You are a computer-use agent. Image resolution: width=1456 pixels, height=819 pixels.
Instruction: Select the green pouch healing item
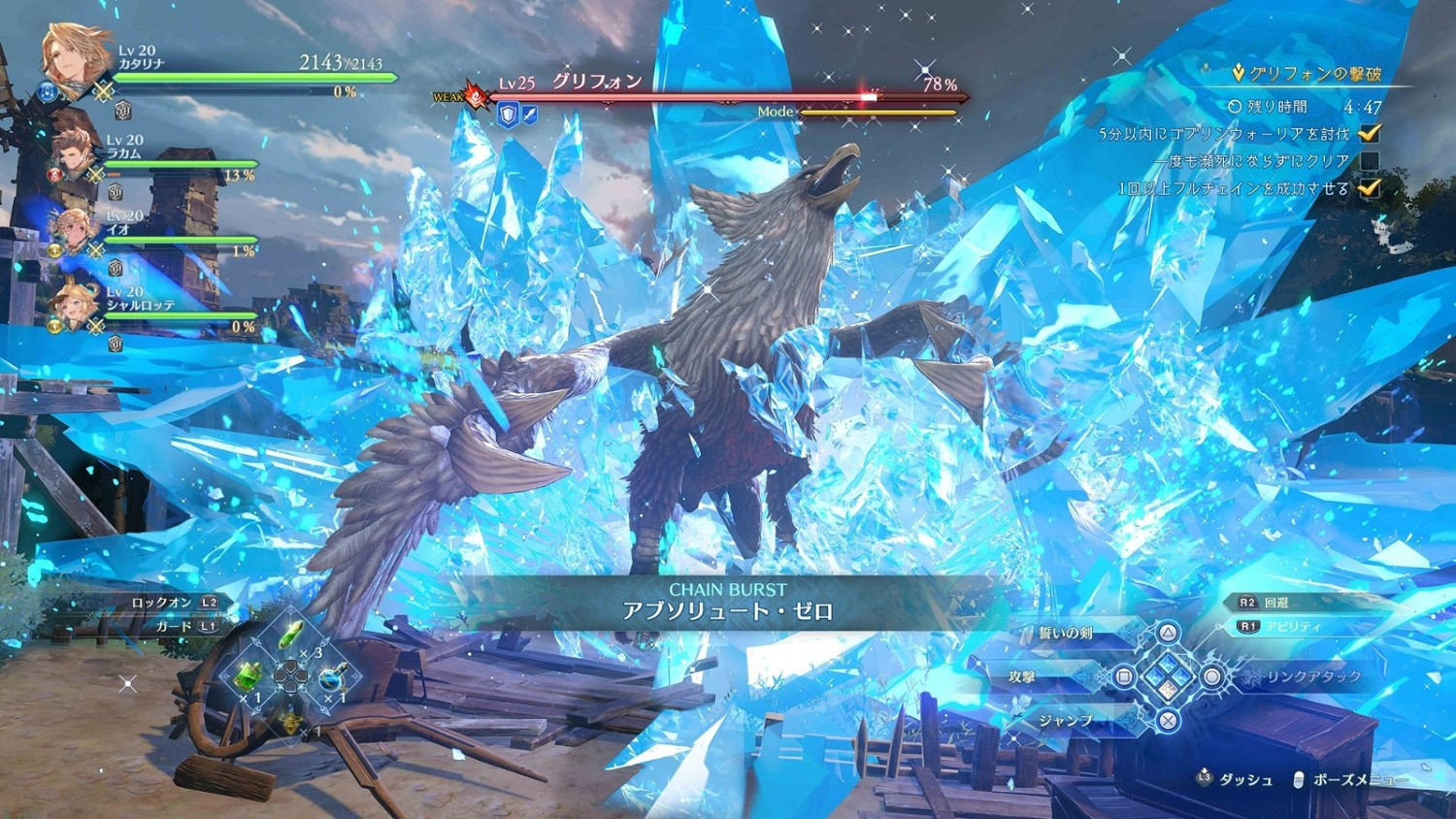pos(248,674)
